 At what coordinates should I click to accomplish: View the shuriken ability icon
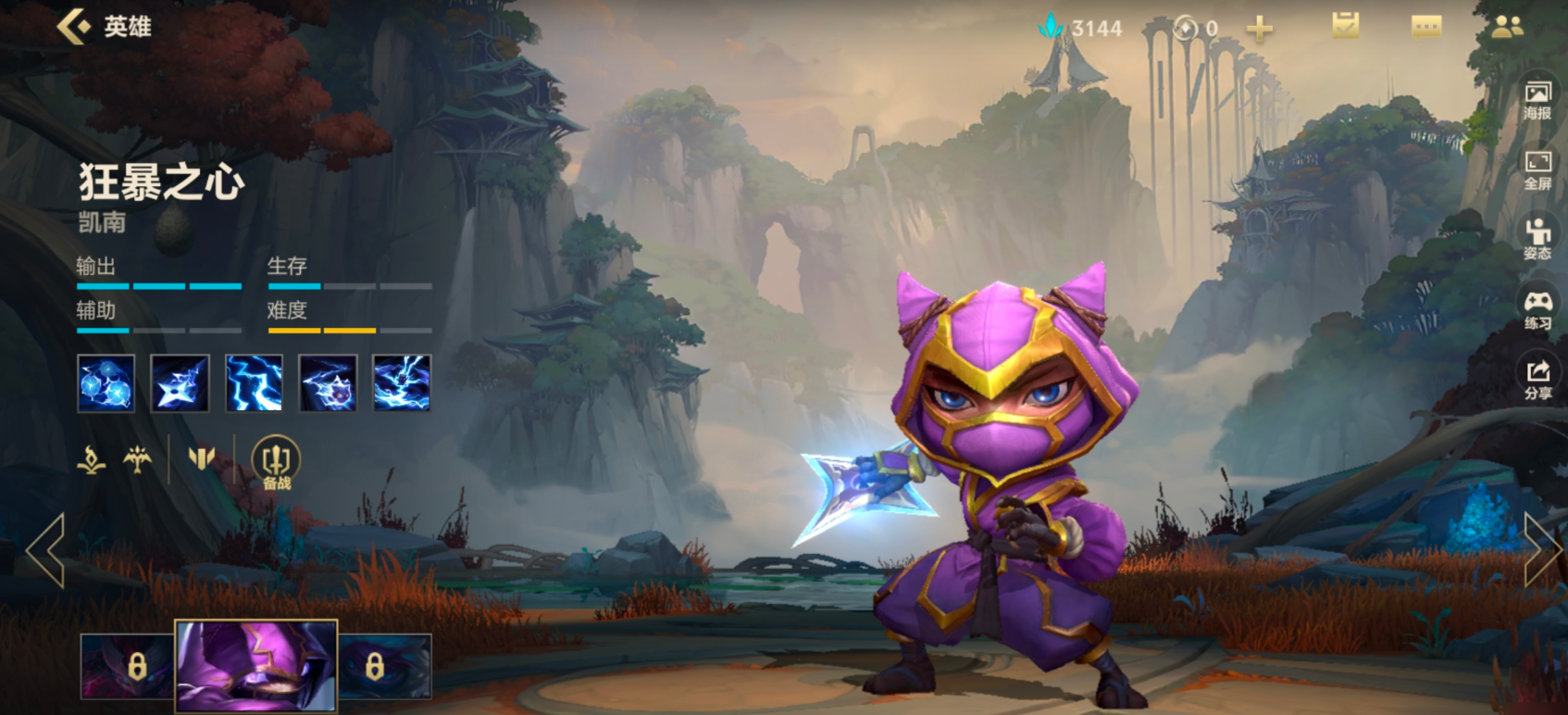point(180,383)
